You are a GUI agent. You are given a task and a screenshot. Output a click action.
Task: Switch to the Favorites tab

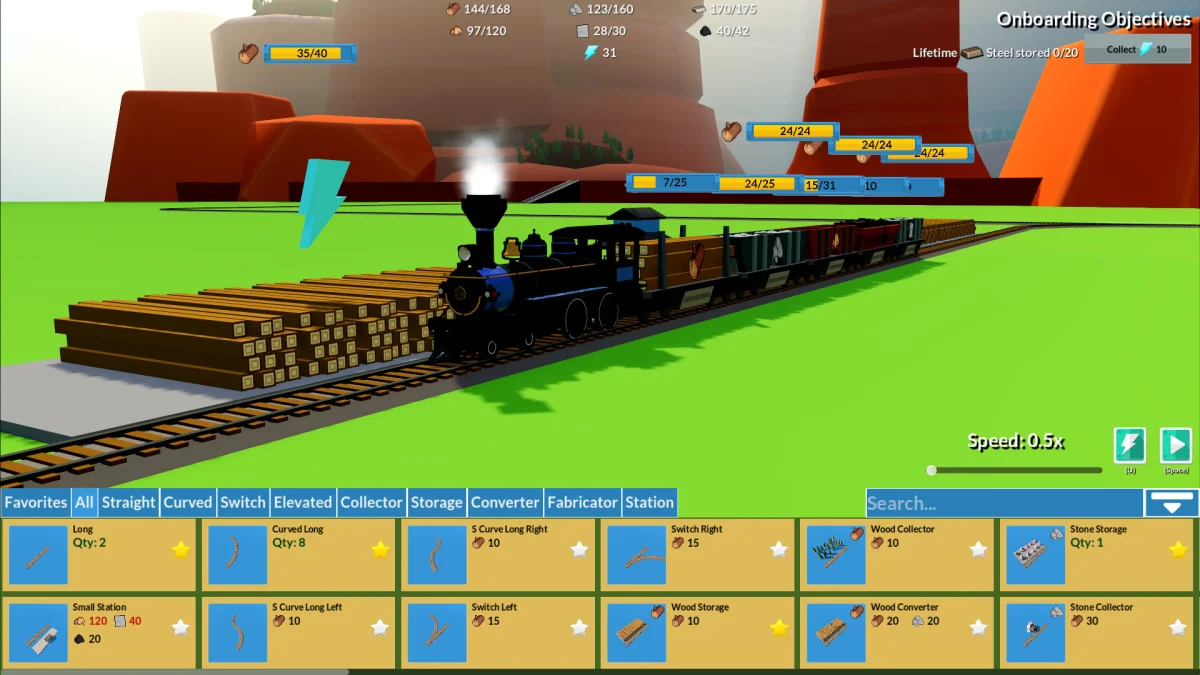(36, 502)
